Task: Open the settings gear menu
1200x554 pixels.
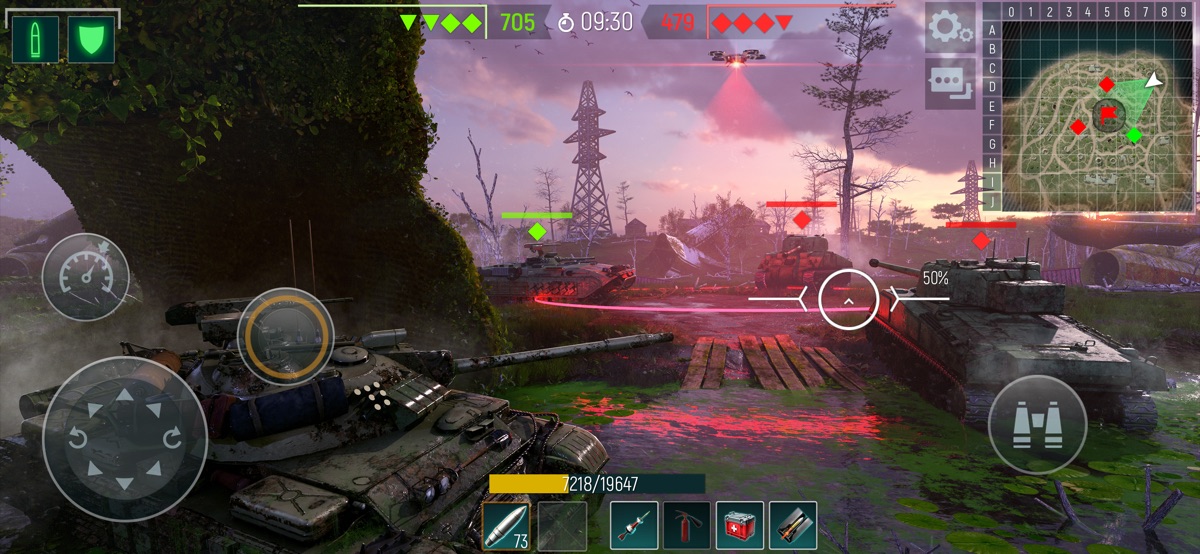Action: click(950, 27)
